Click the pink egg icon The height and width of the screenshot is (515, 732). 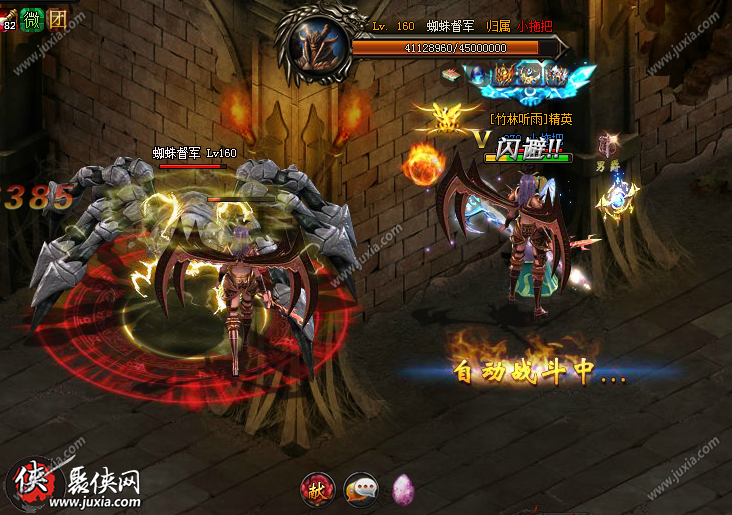[x=403, y=487]
